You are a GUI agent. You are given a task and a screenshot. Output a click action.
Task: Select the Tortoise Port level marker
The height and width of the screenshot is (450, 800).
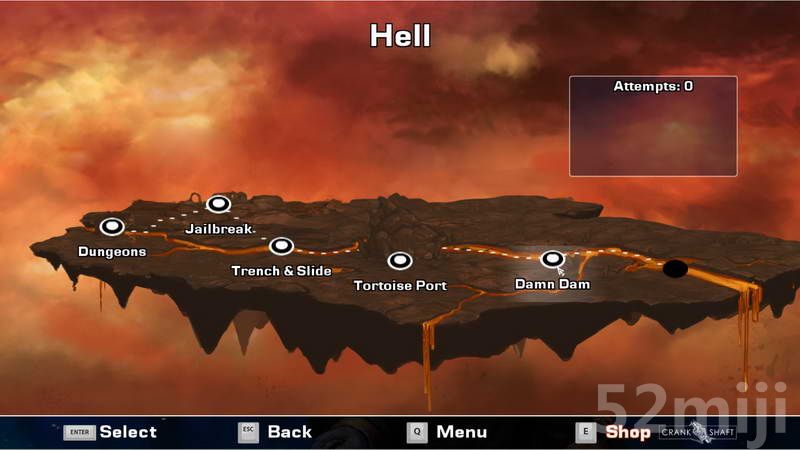[400, 261]
